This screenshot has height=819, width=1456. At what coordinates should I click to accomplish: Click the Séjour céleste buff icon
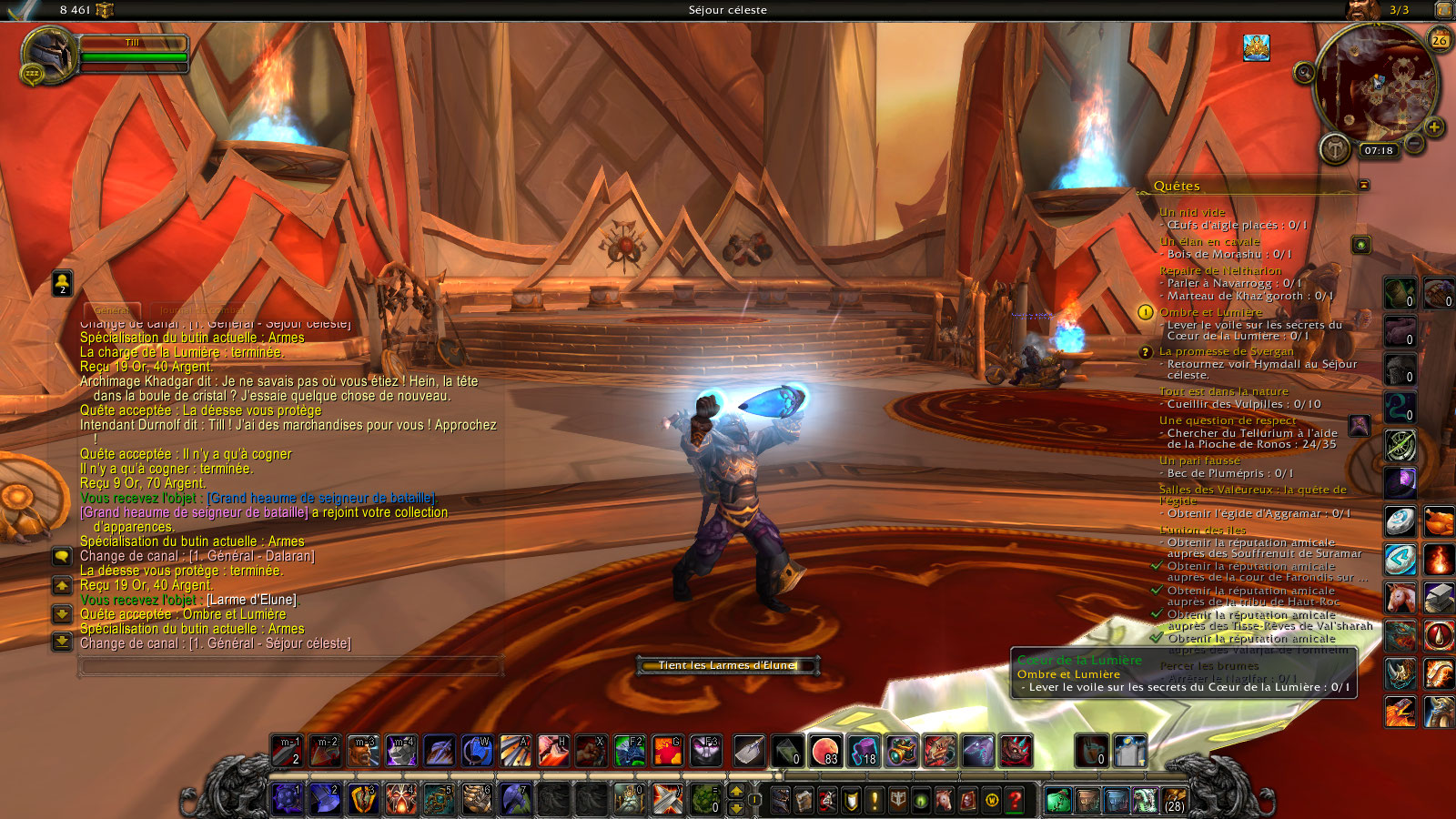click(x=1257, y=48)
